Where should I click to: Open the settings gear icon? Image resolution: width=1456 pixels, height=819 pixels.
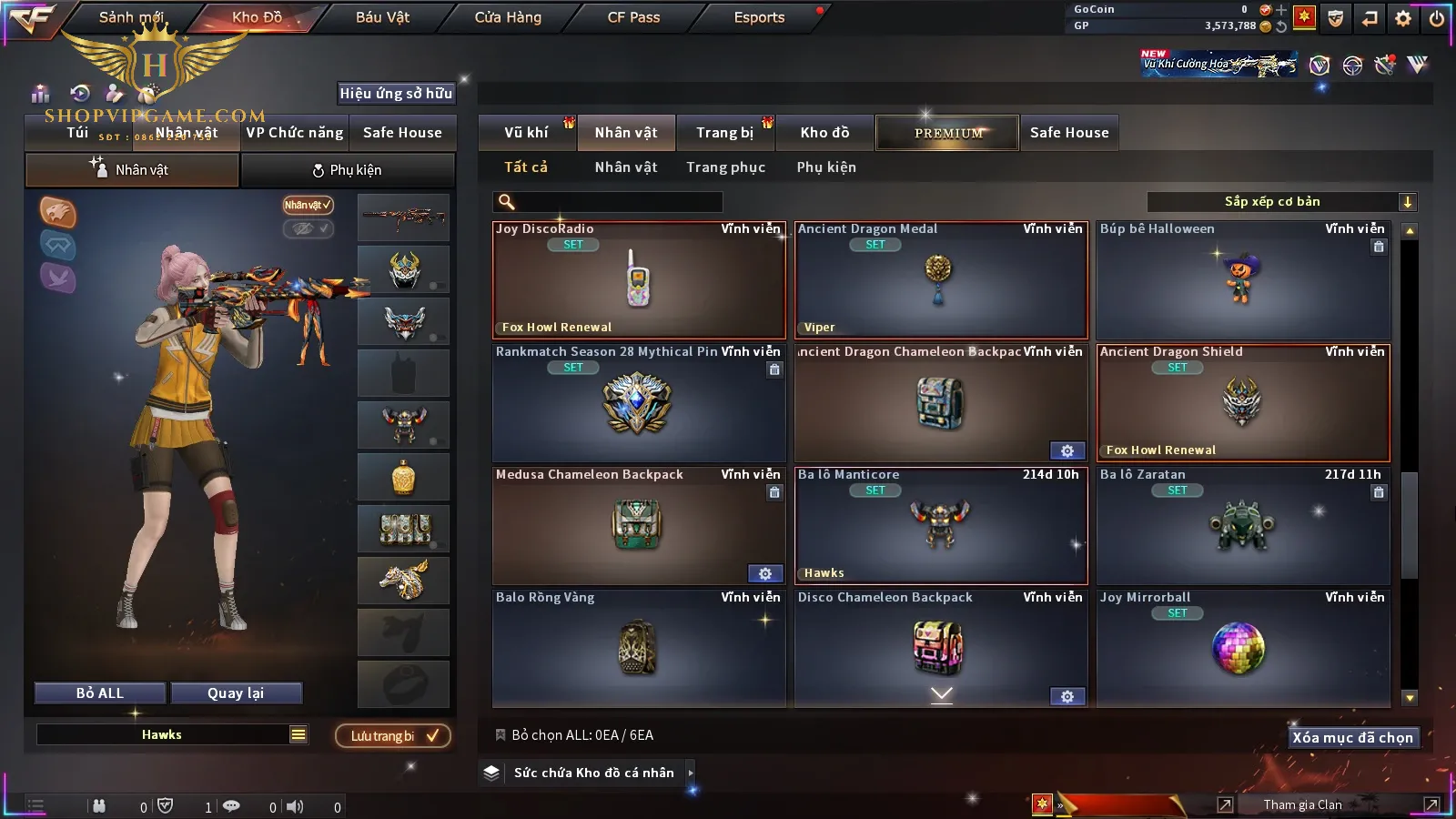point(1403,18)
